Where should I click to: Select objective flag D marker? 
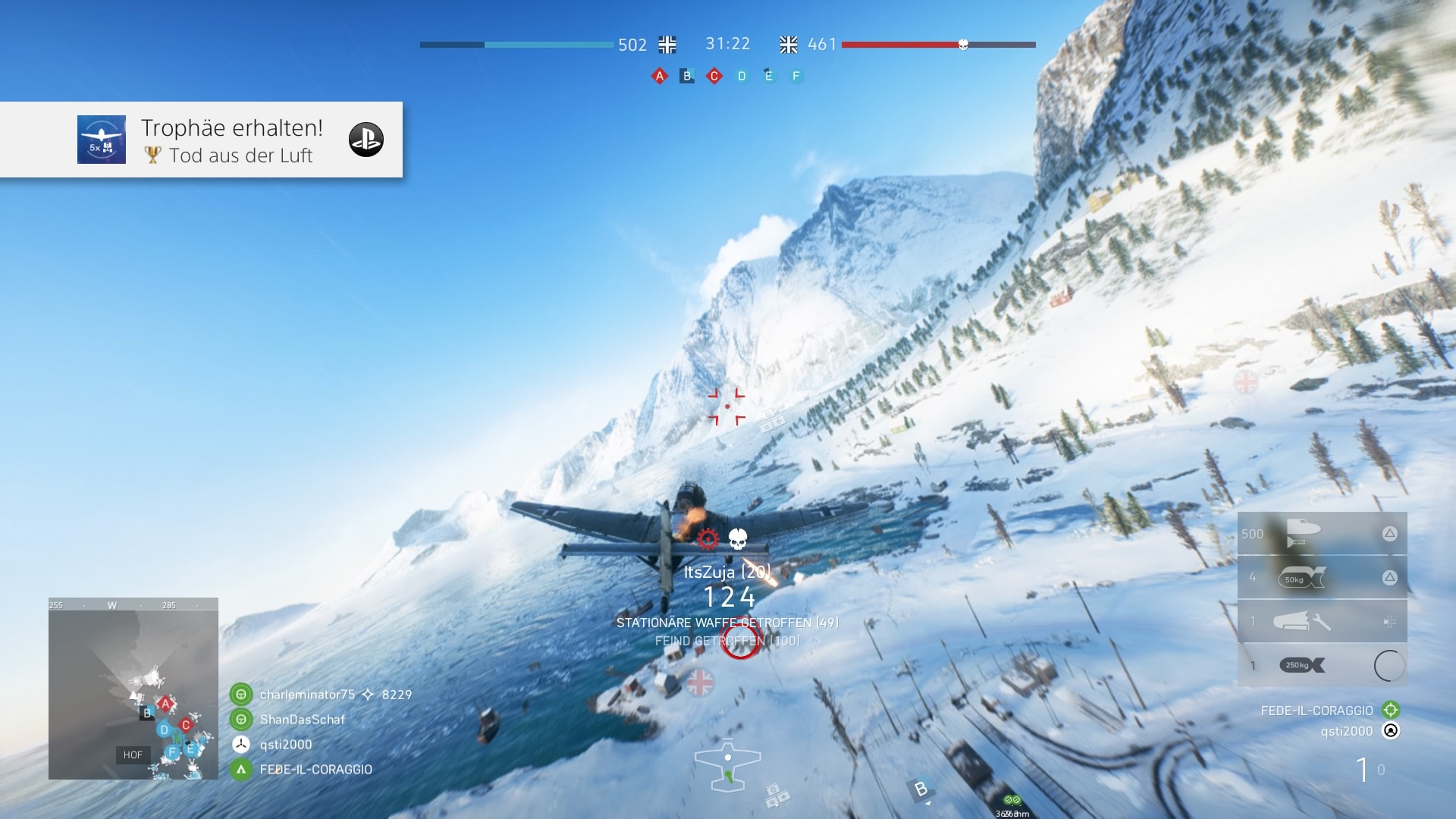point(742,76)
